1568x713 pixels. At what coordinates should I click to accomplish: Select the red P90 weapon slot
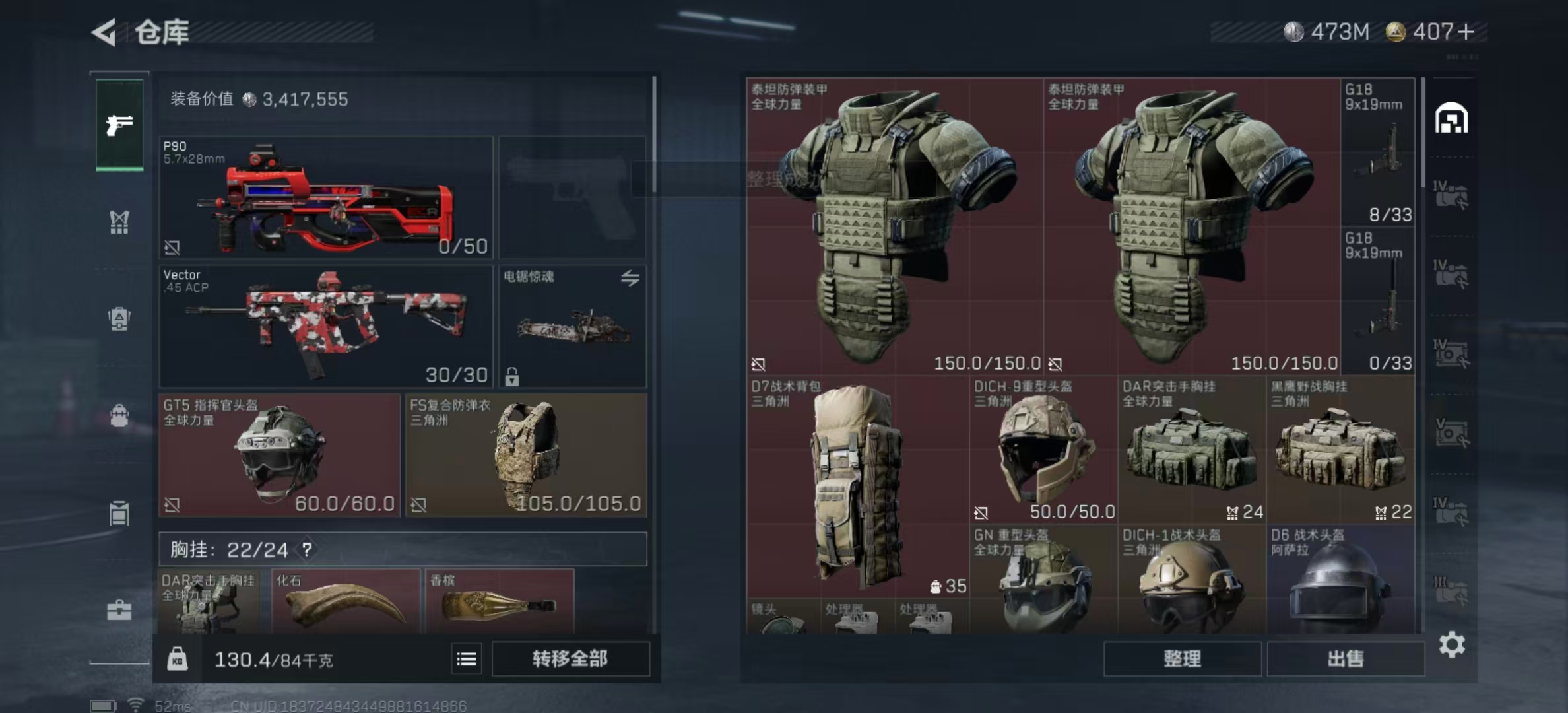[326, 197]
